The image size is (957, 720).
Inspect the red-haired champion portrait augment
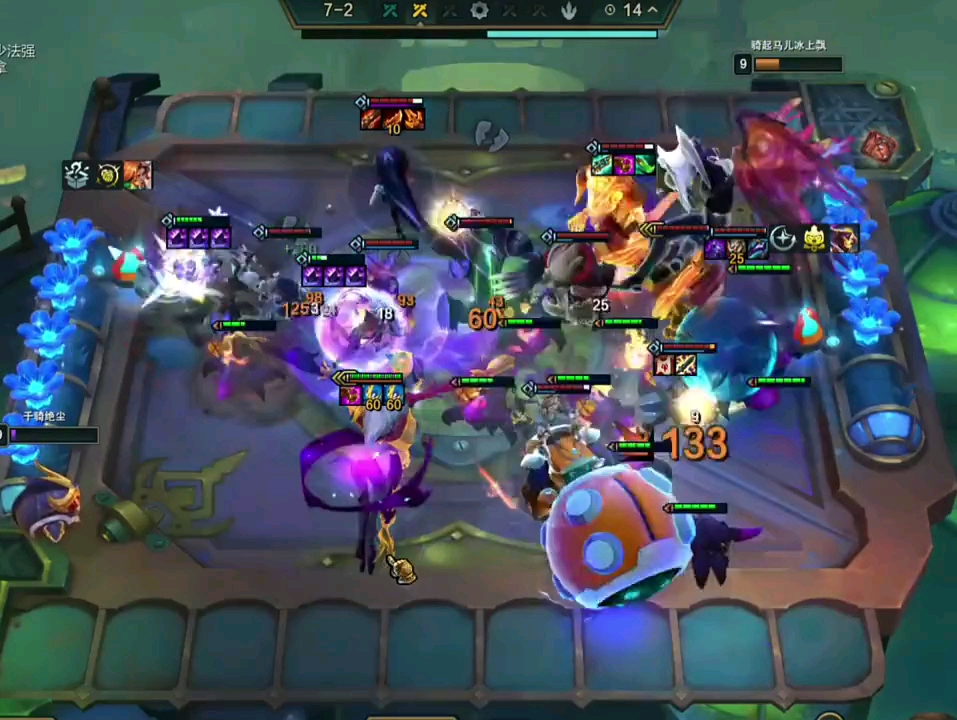tap(138, 175)
